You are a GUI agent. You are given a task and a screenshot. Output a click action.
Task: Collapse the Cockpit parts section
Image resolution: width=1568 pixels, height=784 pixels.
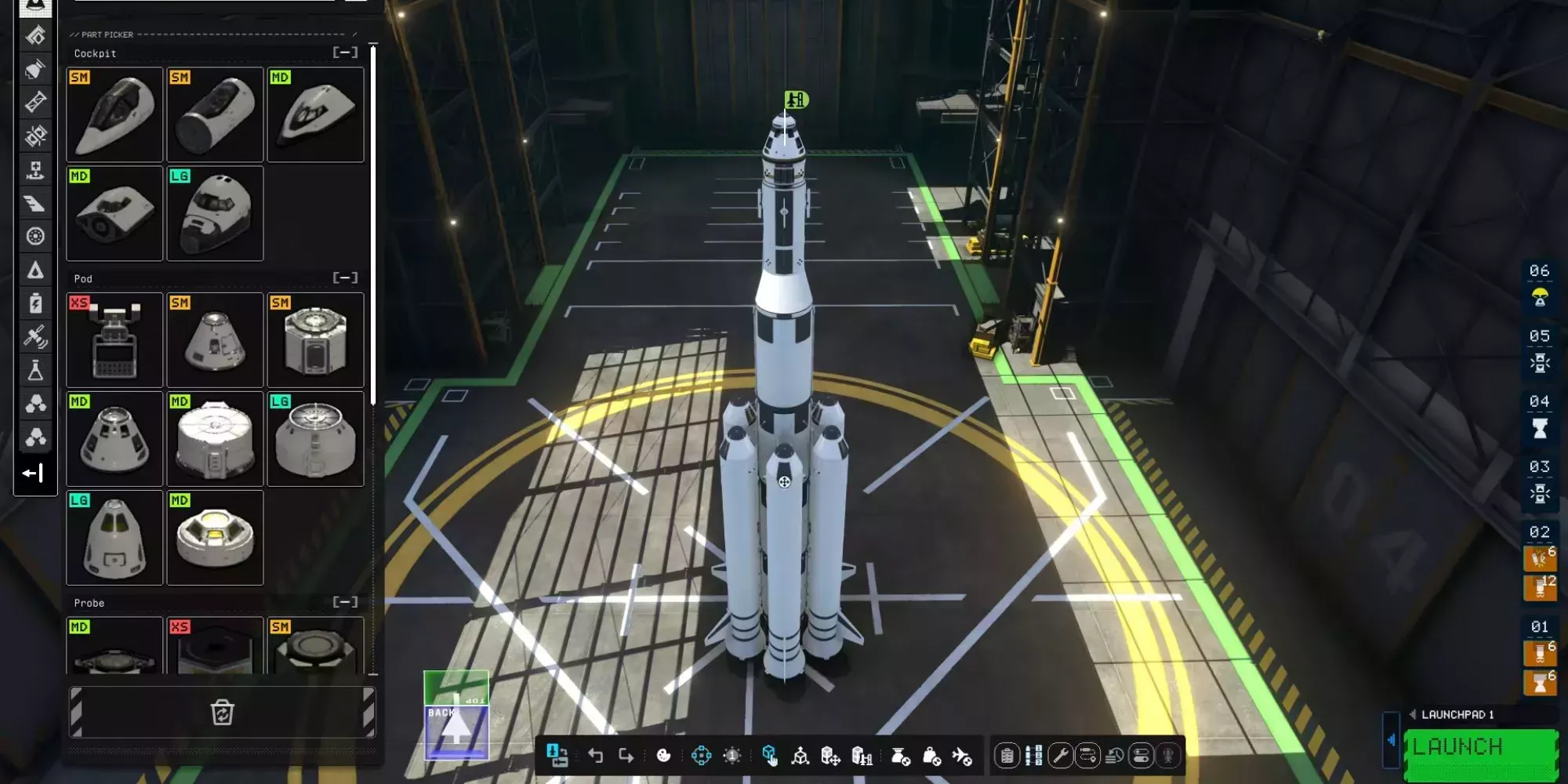[345, 53]
